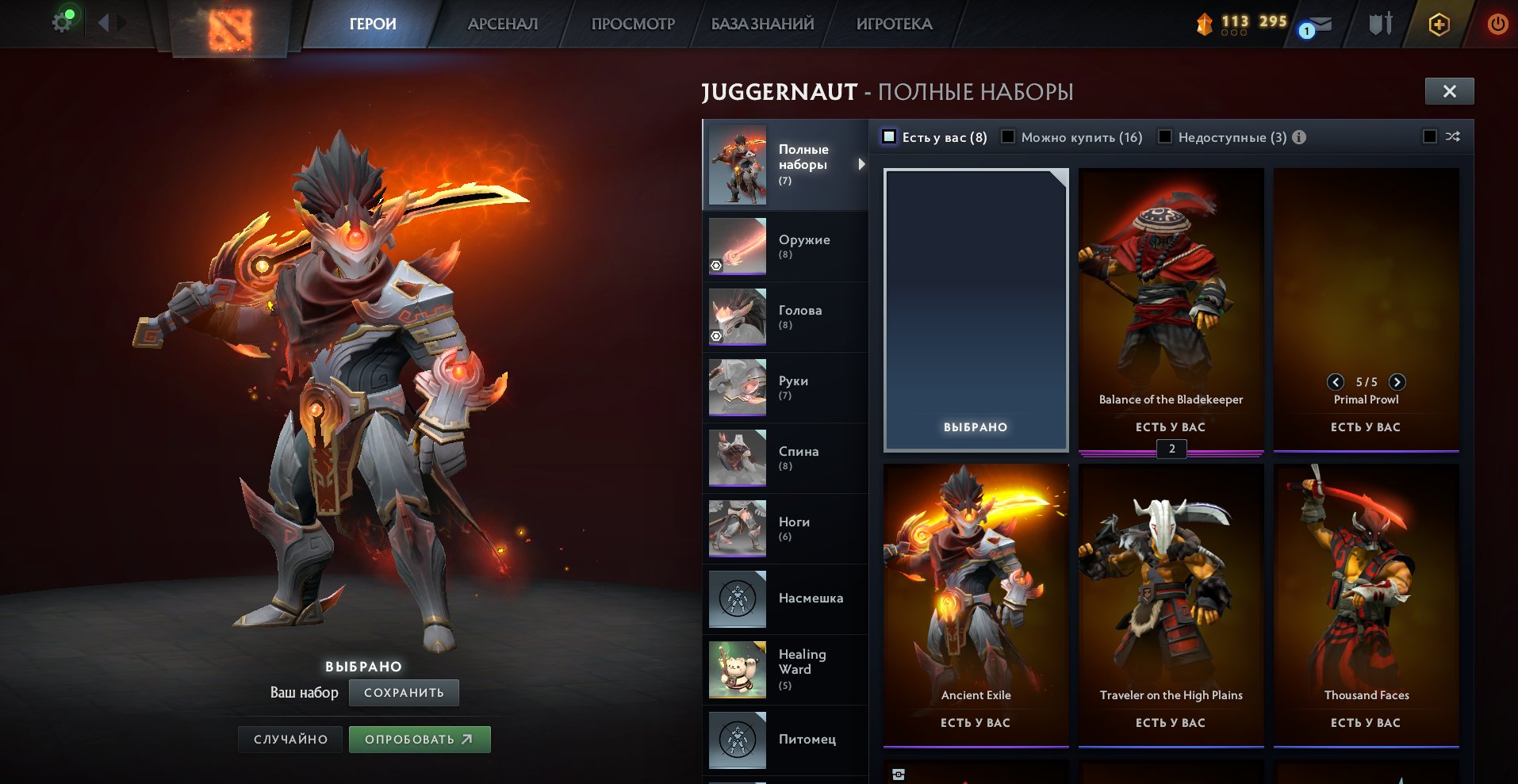Try the set with ОПРОБОВАТЬ button
The height and width of the screenshot is (784, 1518).
coord(420,740)
